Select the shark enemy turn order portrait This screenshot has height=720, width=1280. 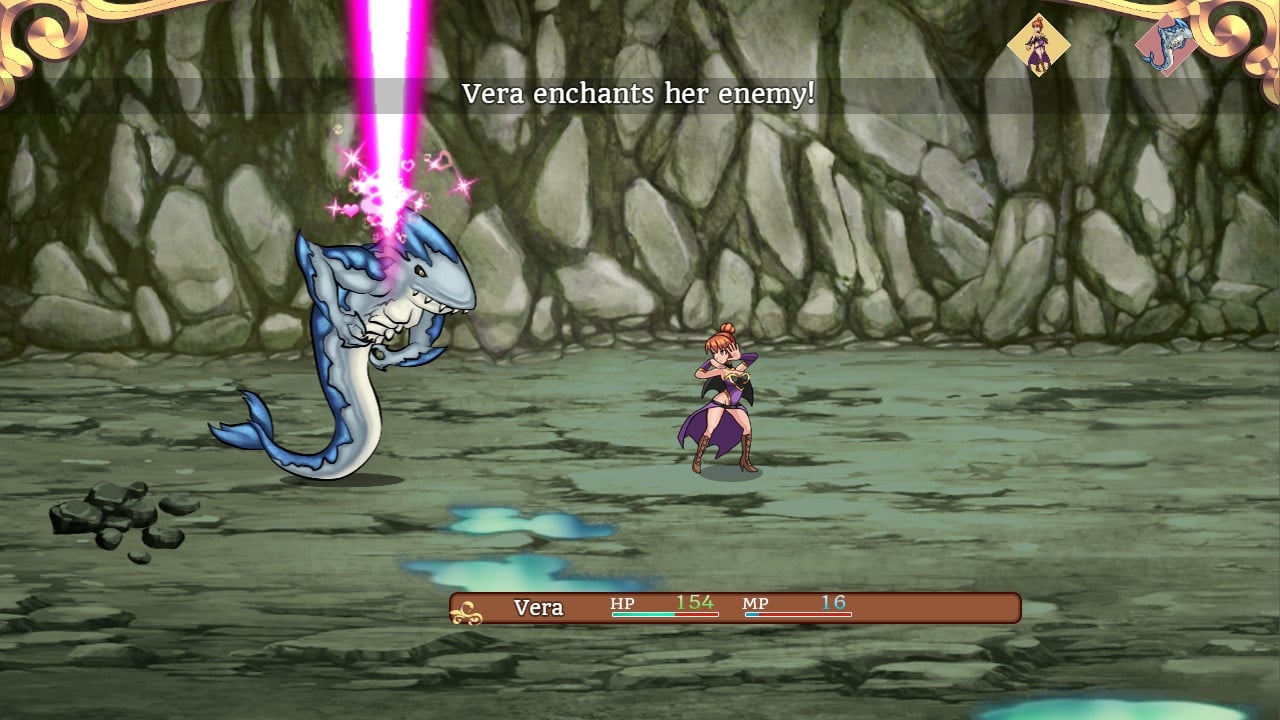(x=1167, y=47)
